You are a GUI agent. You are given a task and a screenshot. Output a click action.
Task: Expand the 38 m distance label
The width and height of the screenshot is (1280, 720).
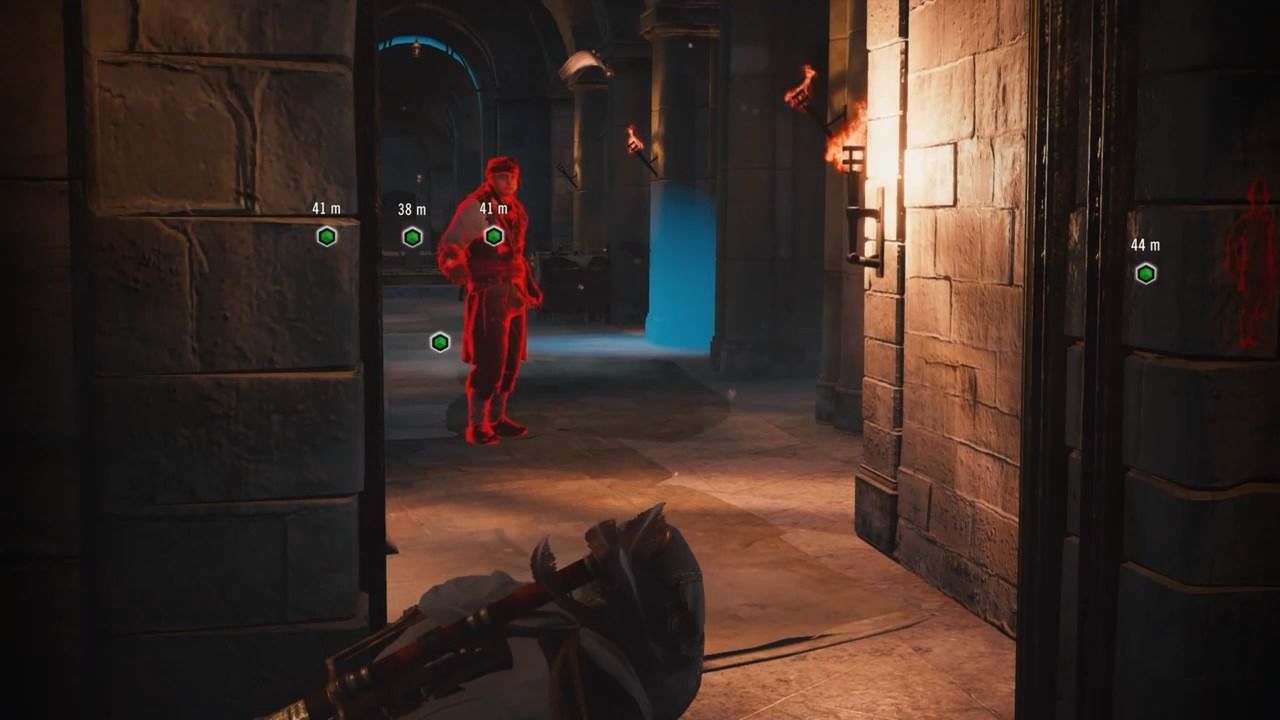pos(412,210)
